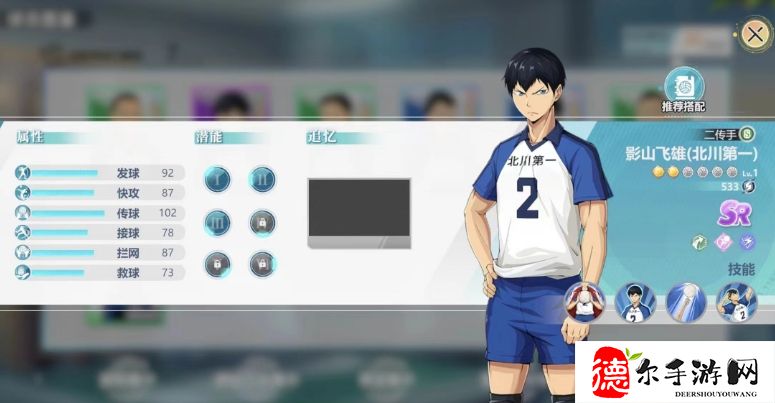Image resolution: width=775 pixels, height=403 pixels.
Task: Select the potential node I
Action: click(x=216, y=178)
